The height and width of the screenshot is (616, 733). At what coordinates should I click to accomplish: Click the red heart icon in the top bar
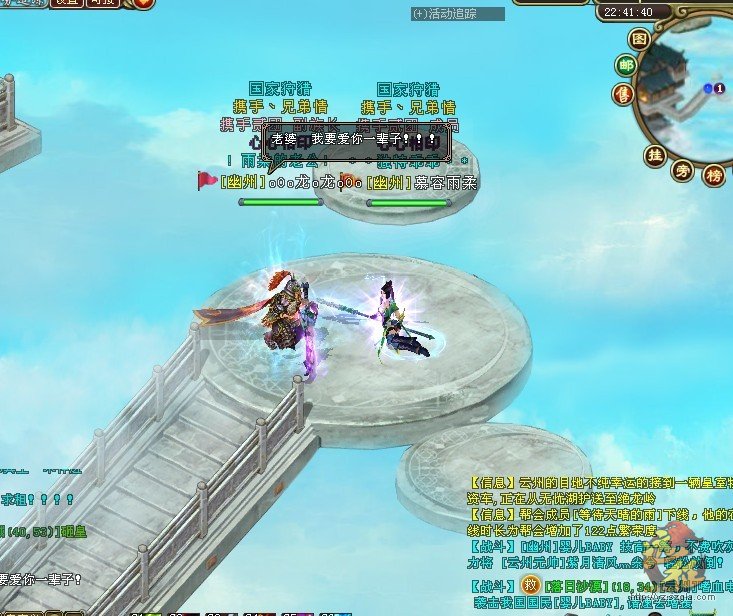click(x=143, y=3)
